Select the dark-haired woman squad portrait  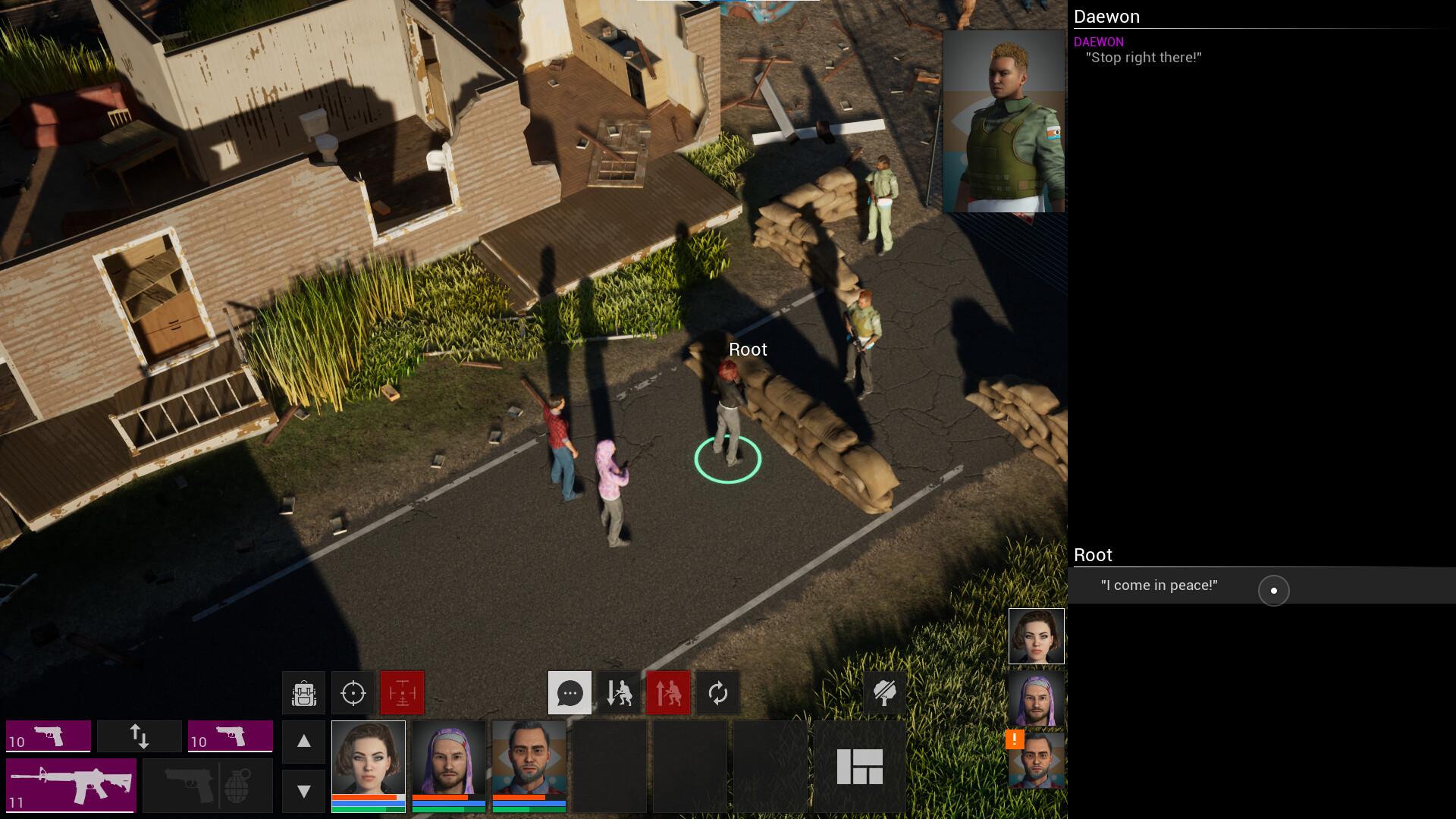(x=369, y=766)
